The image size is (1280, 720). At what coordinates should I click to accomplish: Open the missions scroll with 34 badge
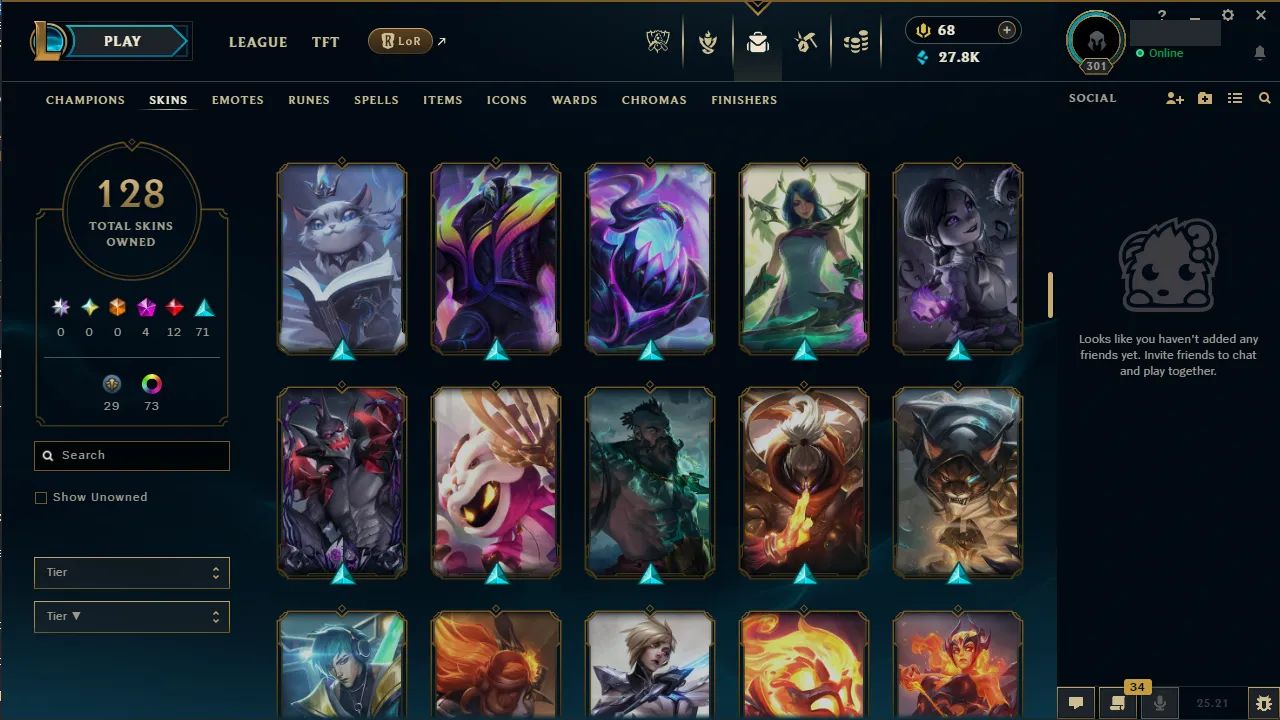[x=1116, y=703]
